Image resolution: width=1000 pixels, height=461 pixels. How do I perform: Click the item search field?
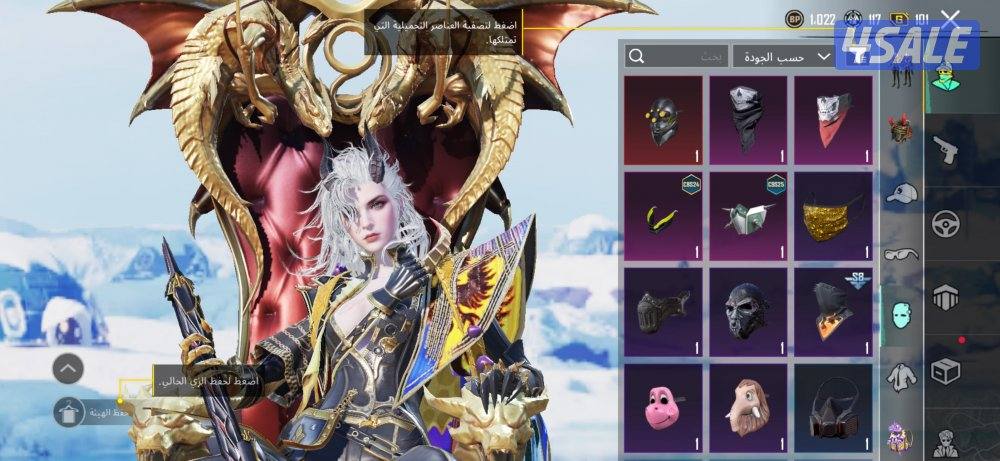coord(676,57)
